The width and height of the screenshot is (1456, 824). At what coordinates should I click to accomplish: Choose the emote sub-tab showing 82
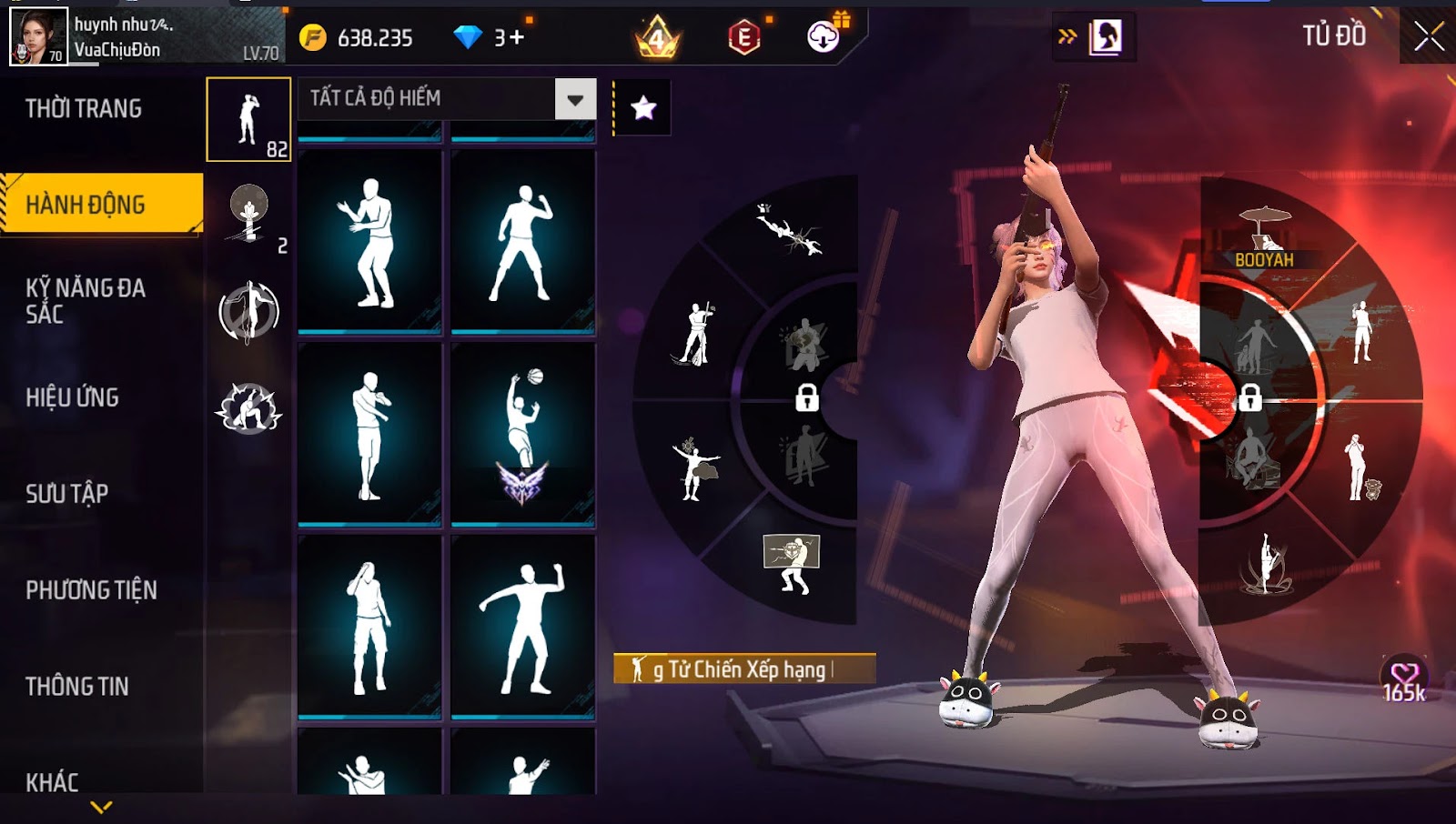[248, 119]
